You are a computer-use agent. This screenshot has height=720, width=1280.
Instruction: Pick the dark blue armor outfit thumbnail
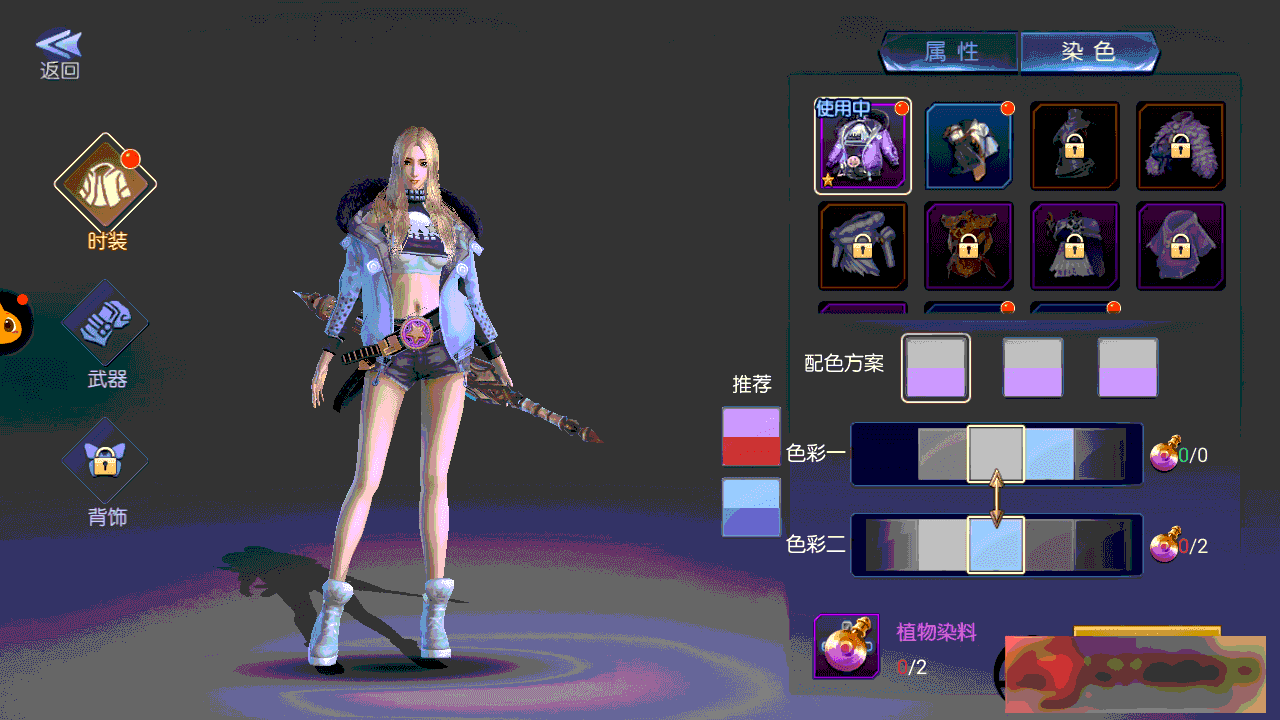click(968, 146)
